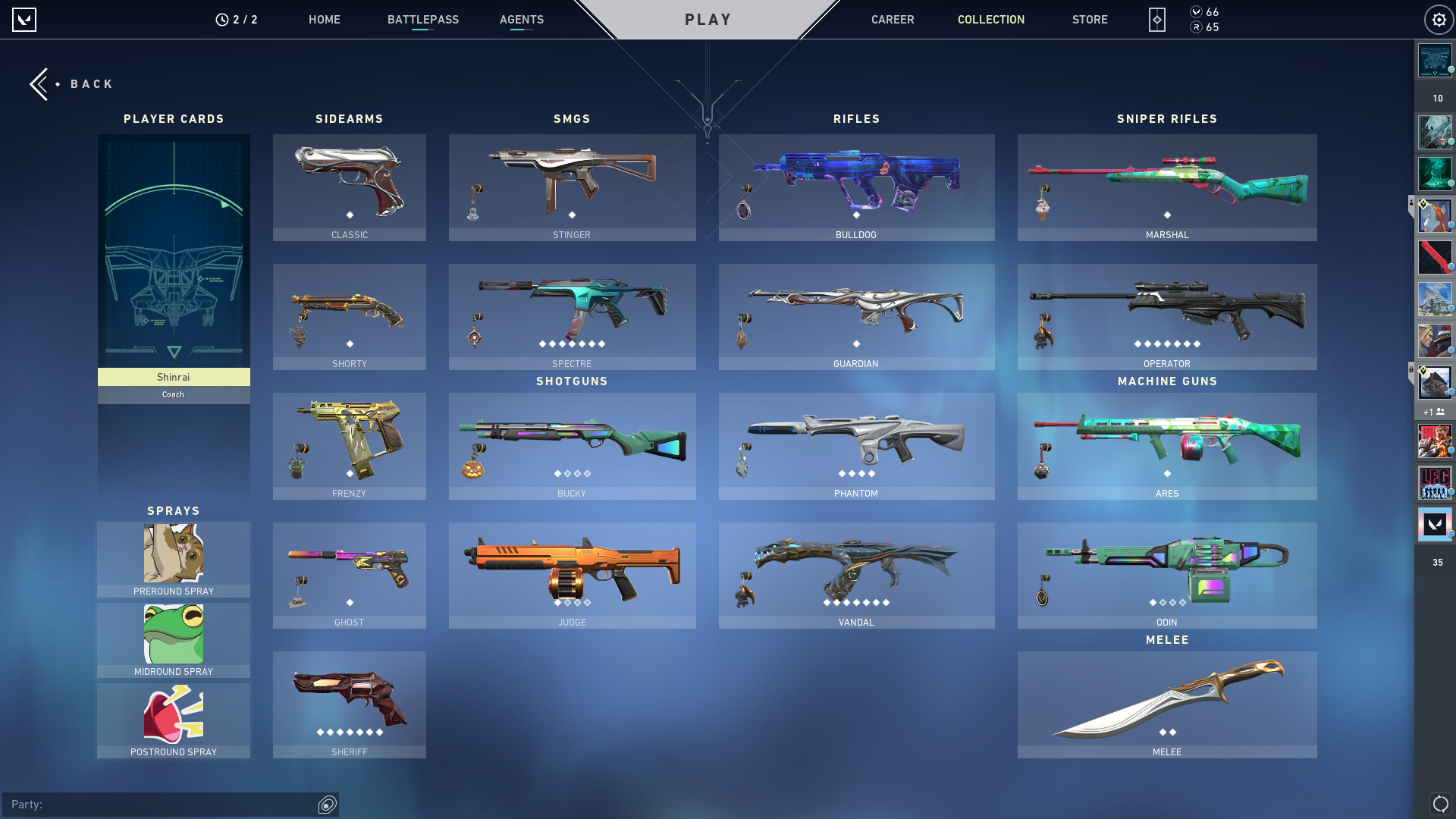This screenshot has width=1456, height=819.
Task: Open the COLLECTION tab
Action: (x=990, y=20)
